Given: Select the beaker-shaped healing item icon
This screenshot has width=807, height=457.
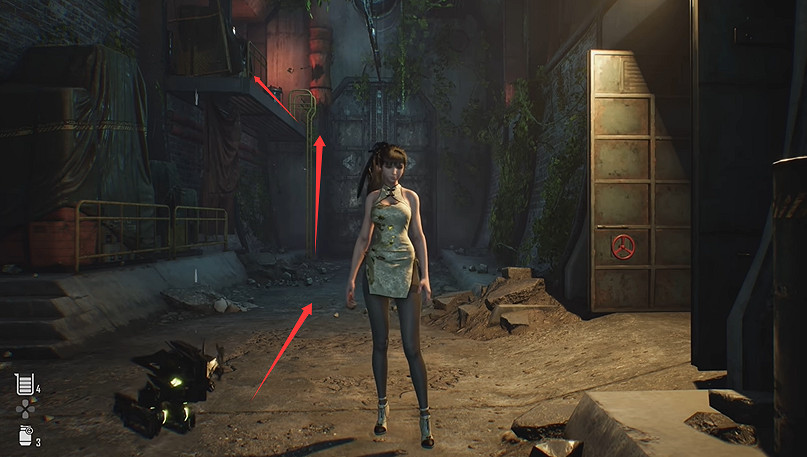Looking at the screenshot, I should 24,383.
